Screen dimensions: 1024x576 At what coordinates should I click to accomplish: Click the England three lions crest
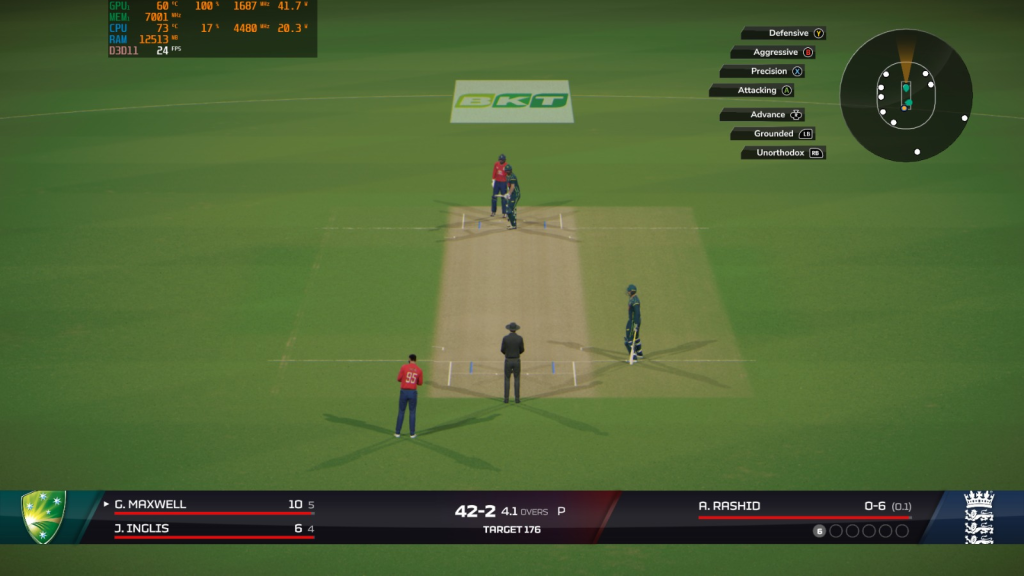(978, 517)
